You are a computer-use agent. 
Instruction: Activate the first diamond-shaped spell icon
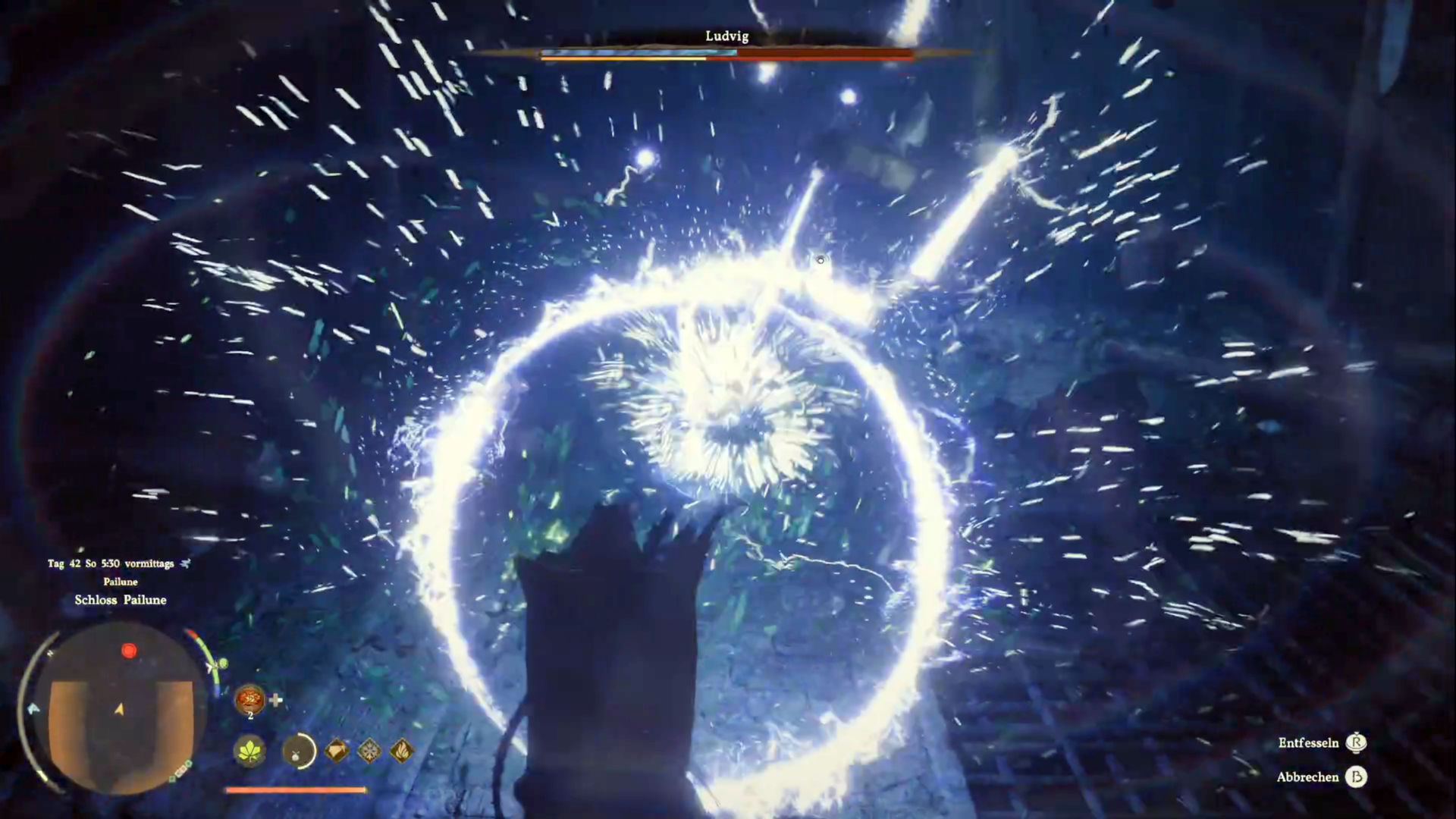337,752
